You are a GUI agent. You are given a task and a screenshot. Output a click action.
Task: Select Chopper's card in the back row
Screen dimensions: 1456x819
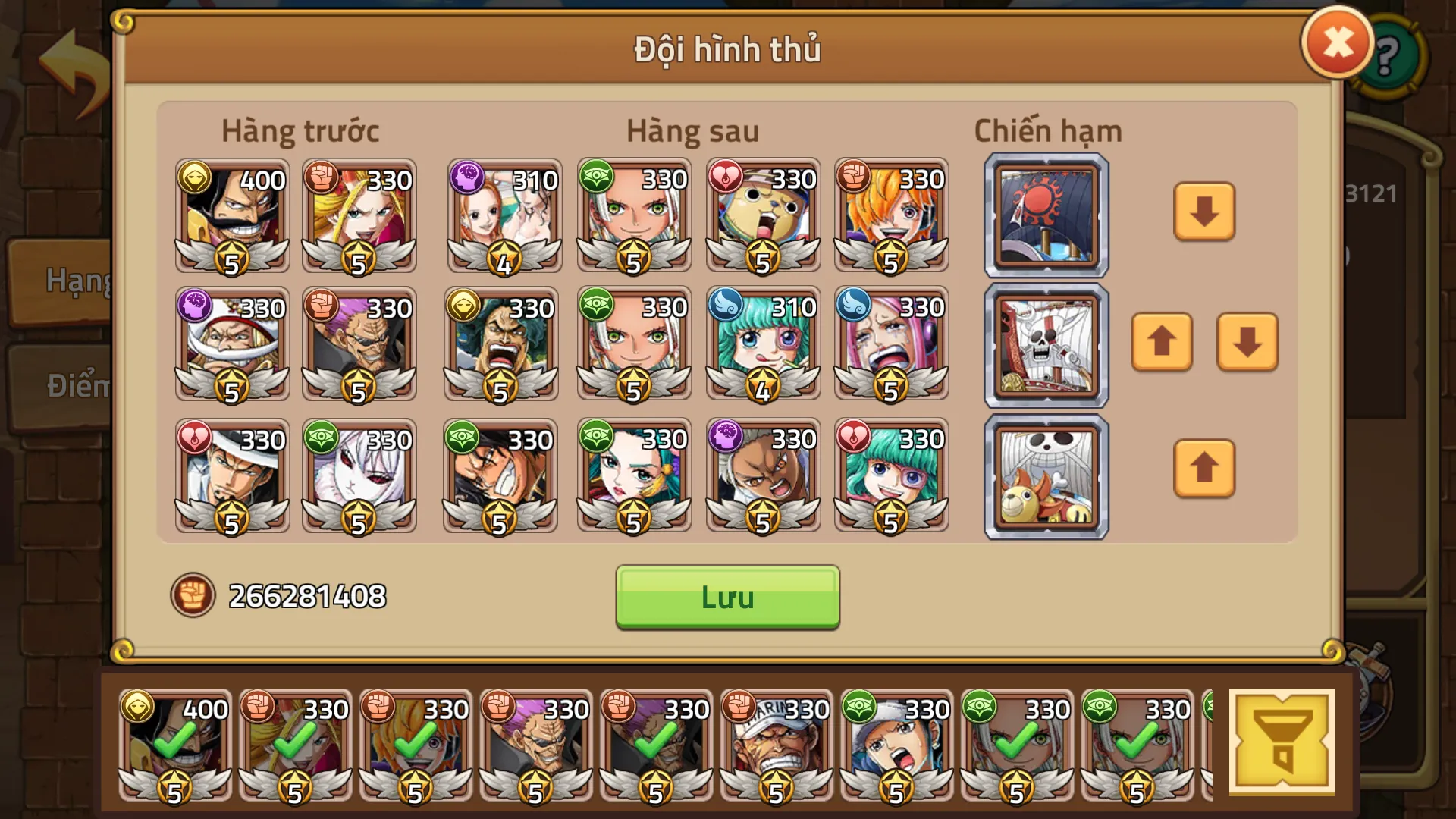(x=763, y=216)
